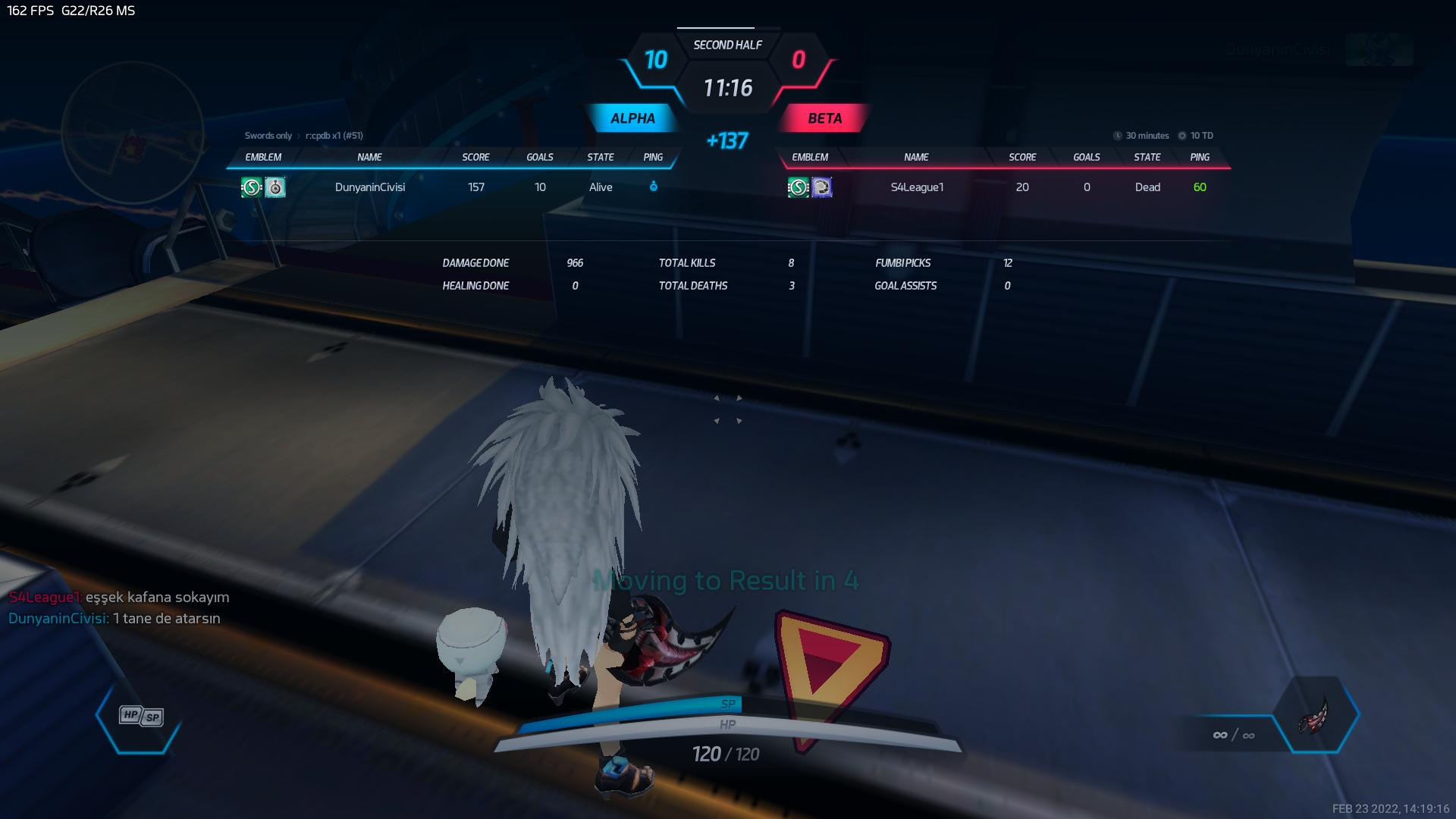Image resolution: width=1456 pixels, height=819 pixels.
Task: Click DunyaninCivisi's chat message
Action: tap(115, 619)
